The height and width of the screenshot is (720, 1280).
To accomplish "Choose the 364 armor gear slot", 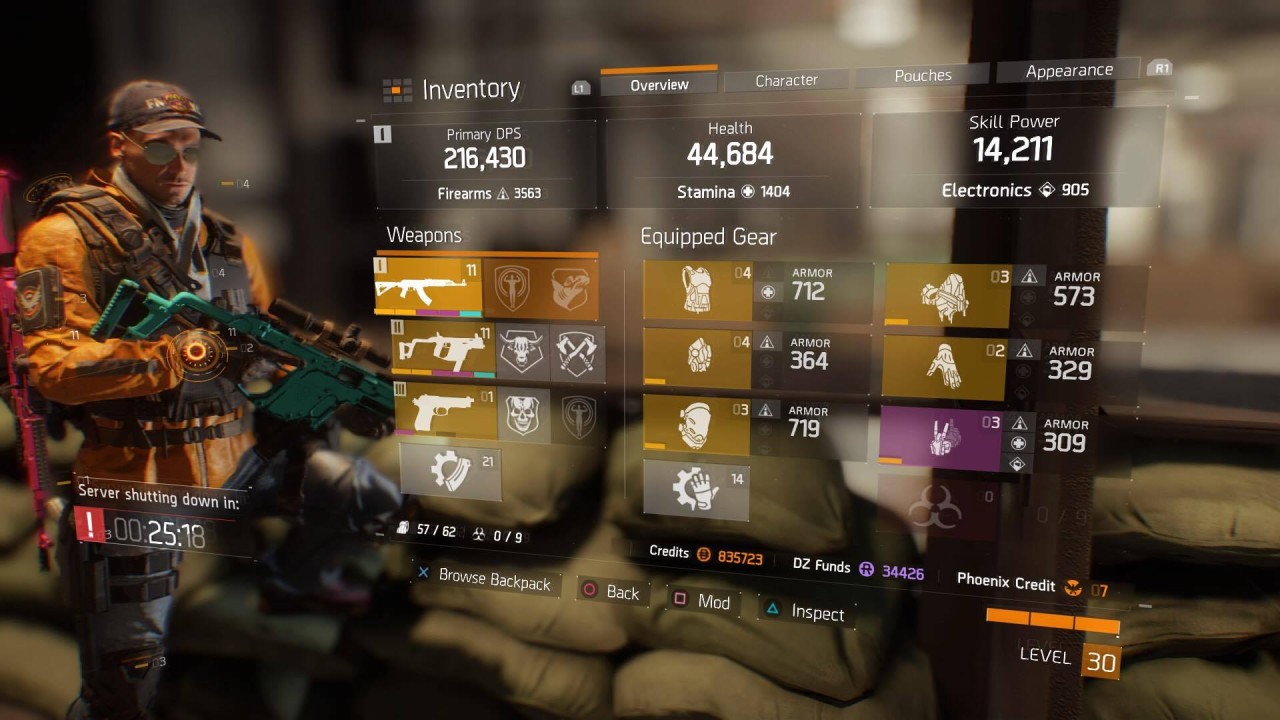I will click(x=697, y=357).
